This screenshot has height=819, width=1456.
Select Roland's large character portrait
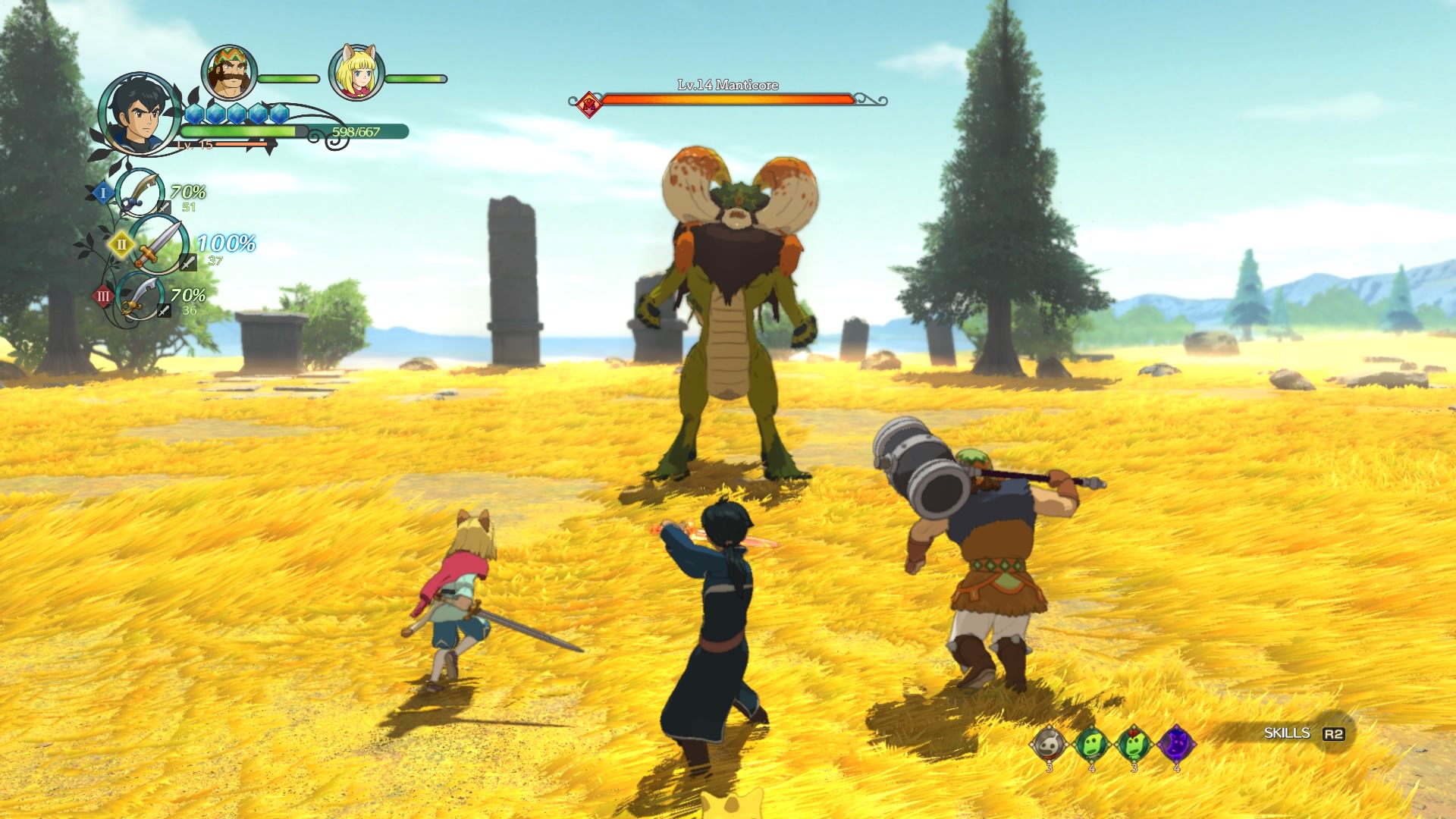click(139, 114)
